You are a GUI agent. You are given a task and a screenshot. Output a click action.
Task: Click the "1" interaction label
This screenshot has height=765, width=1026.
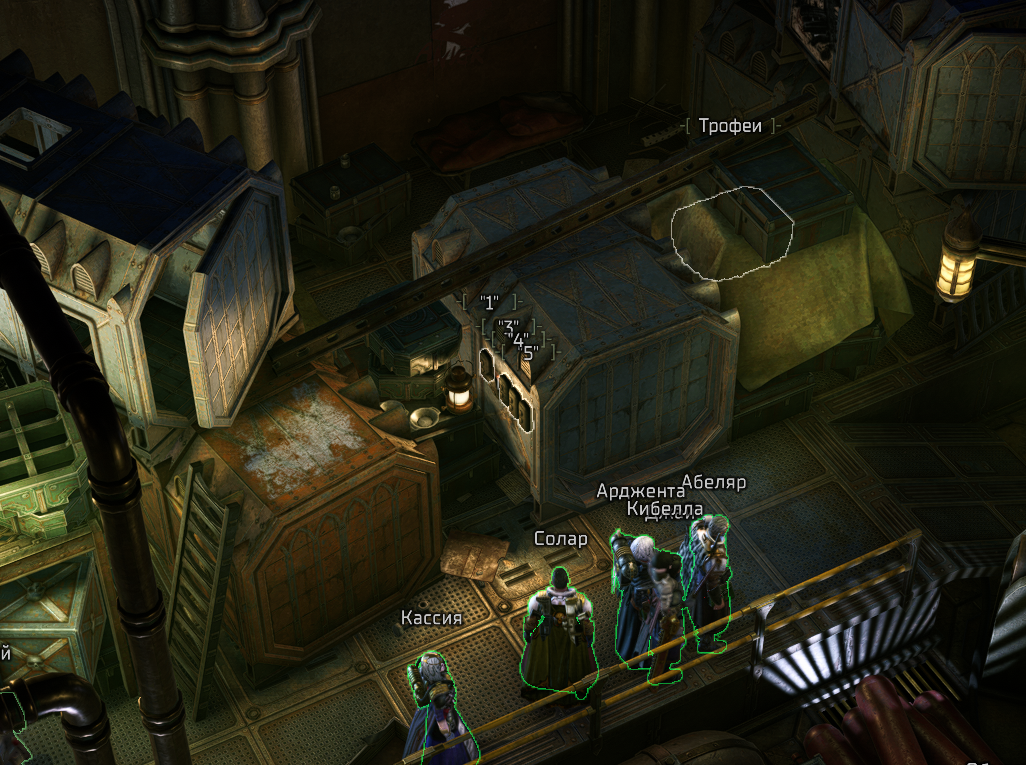[x=489, y=301]
